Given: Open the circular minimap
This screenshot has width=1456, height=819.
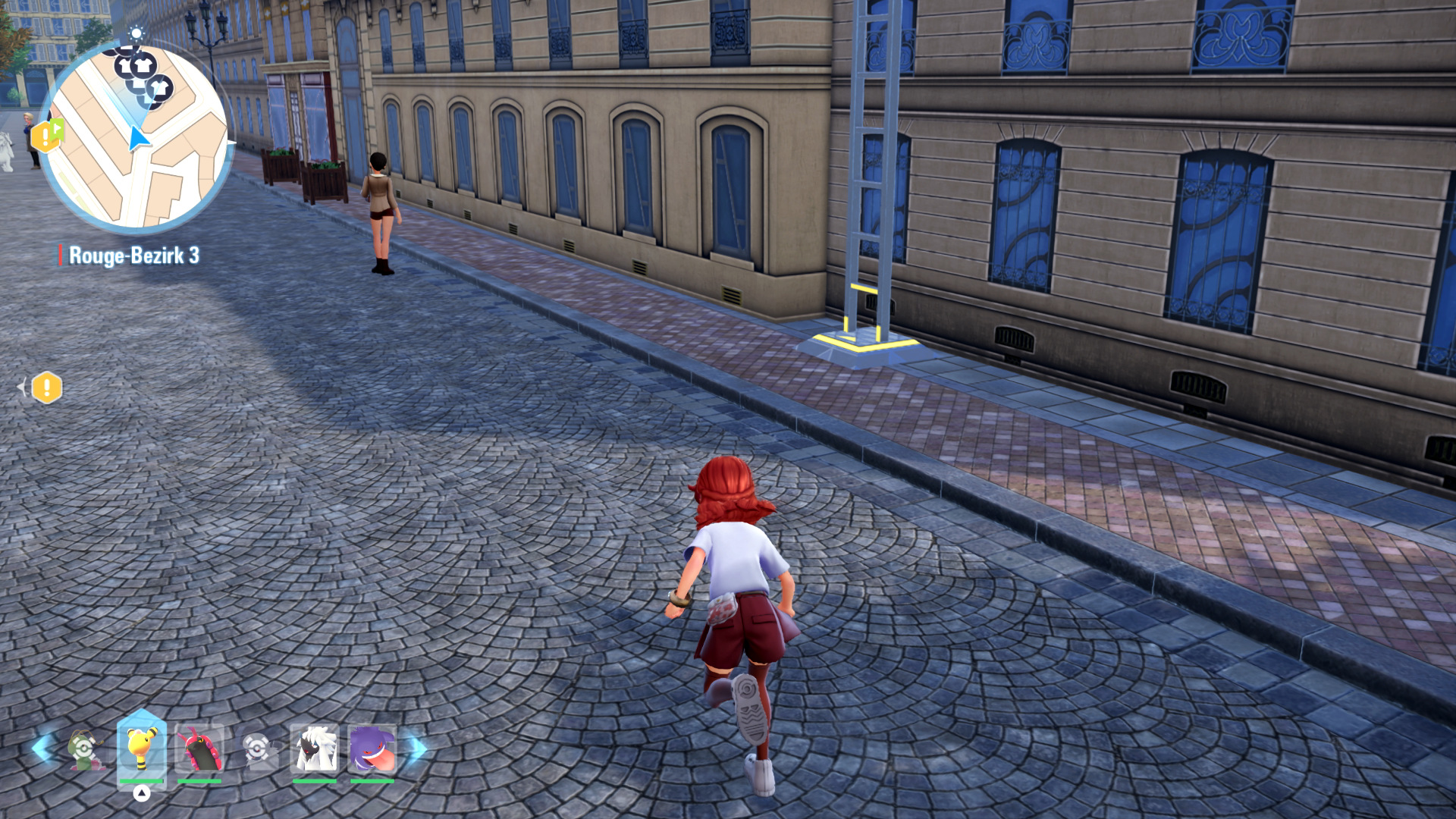Looking at the screenshot, I should tap(136, 136).
